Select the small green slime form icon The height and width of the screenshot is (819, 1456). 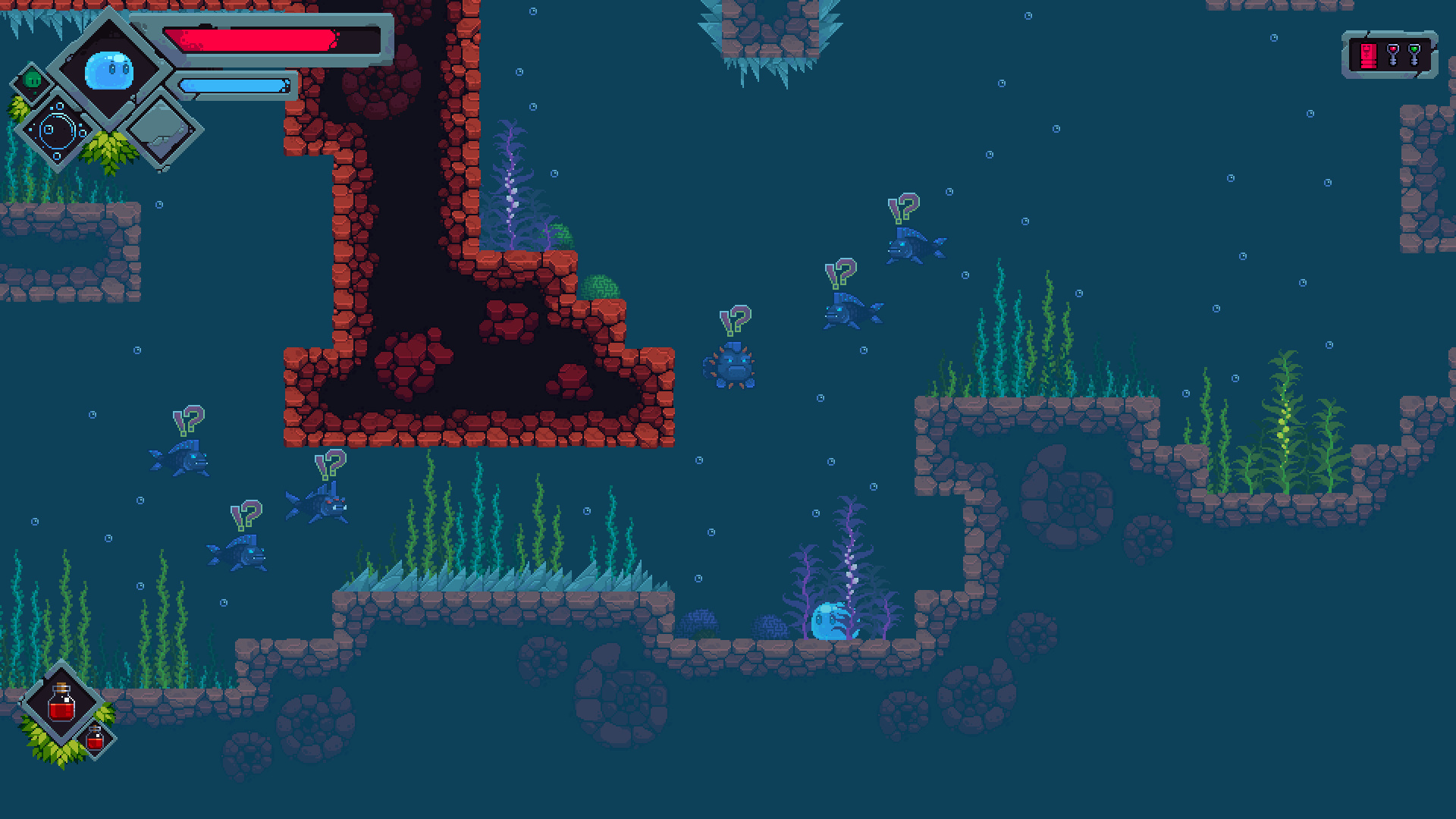point(32,80)
